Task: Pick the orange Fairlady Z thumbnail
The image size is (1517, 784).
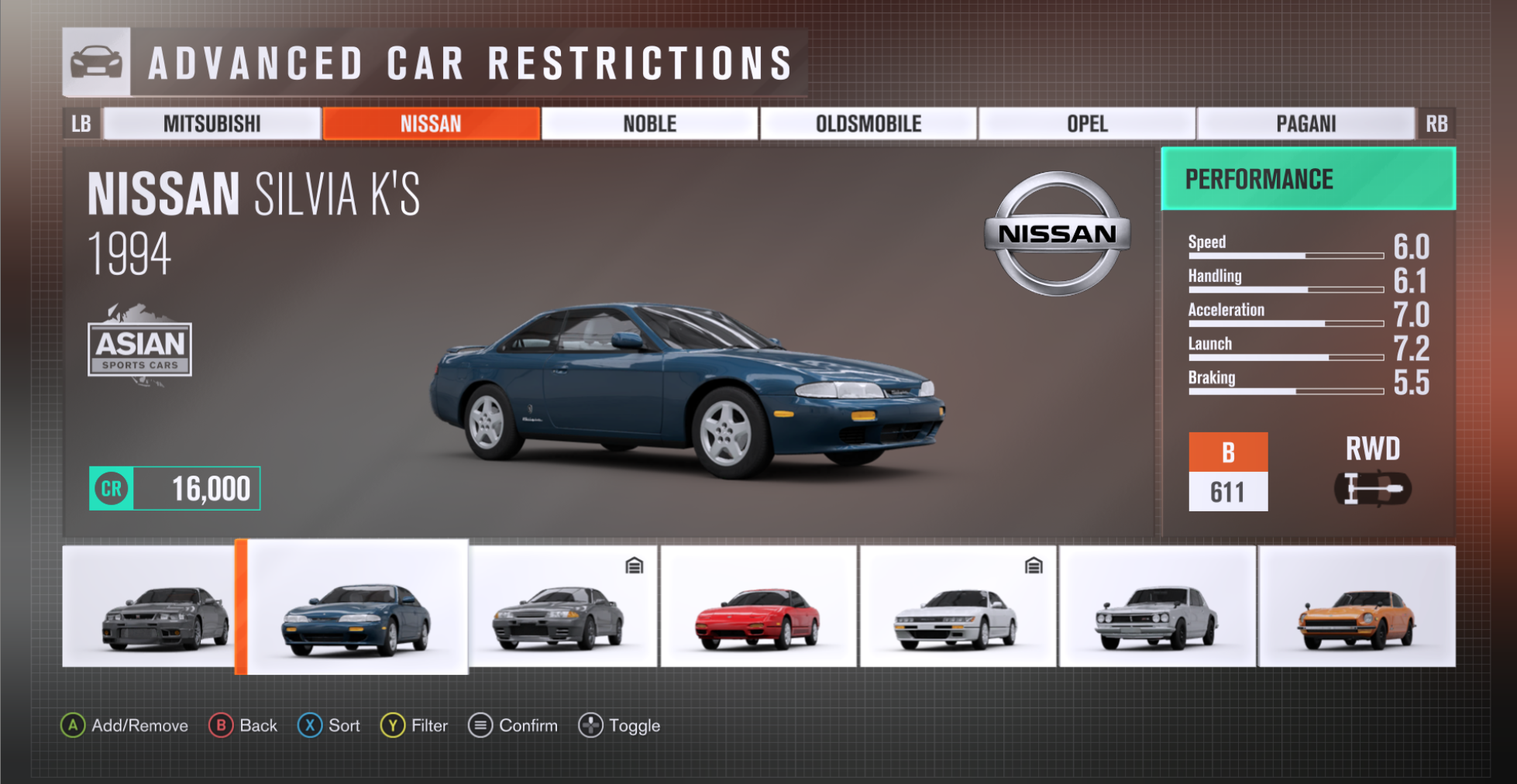Action: click(x=1357, y=606)
